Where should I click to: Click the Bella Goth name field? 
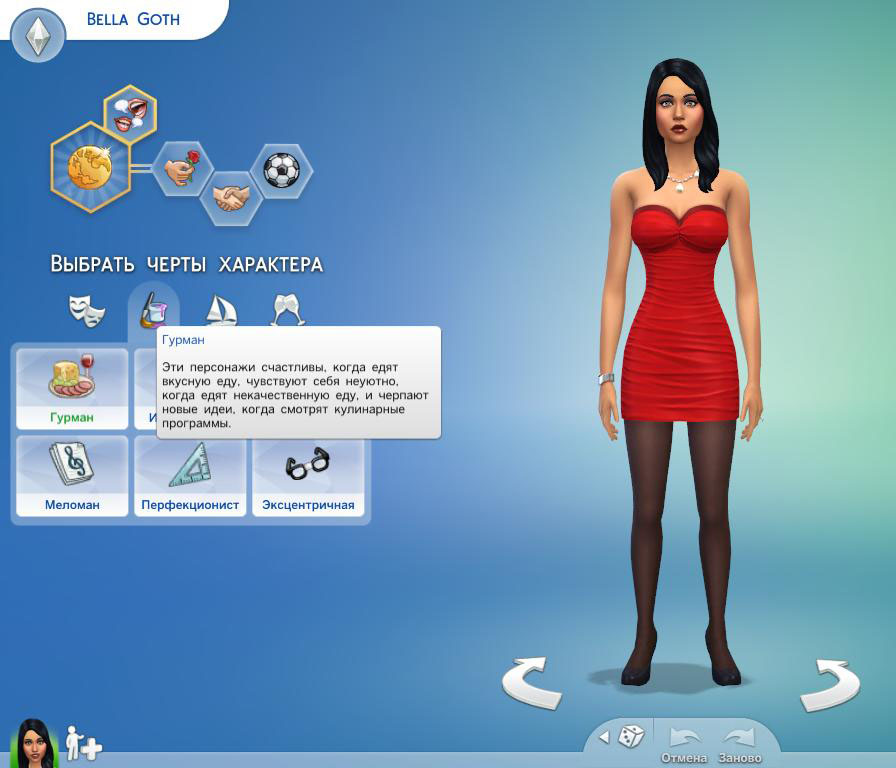click(x=133, y=19)
